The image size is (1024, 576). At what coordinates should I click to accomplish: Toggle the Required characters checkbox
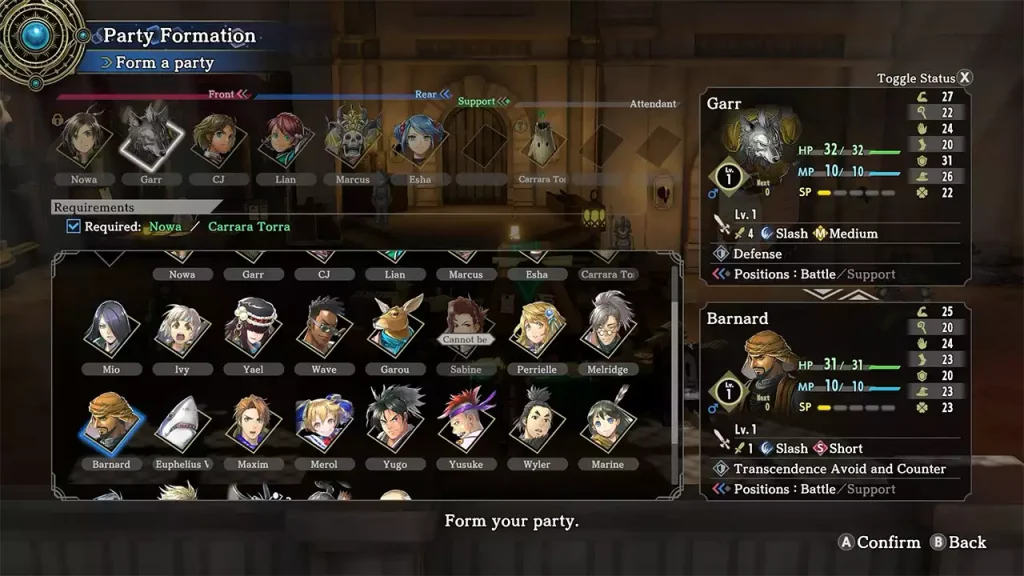pyautogui.click(x=73, y=226)
